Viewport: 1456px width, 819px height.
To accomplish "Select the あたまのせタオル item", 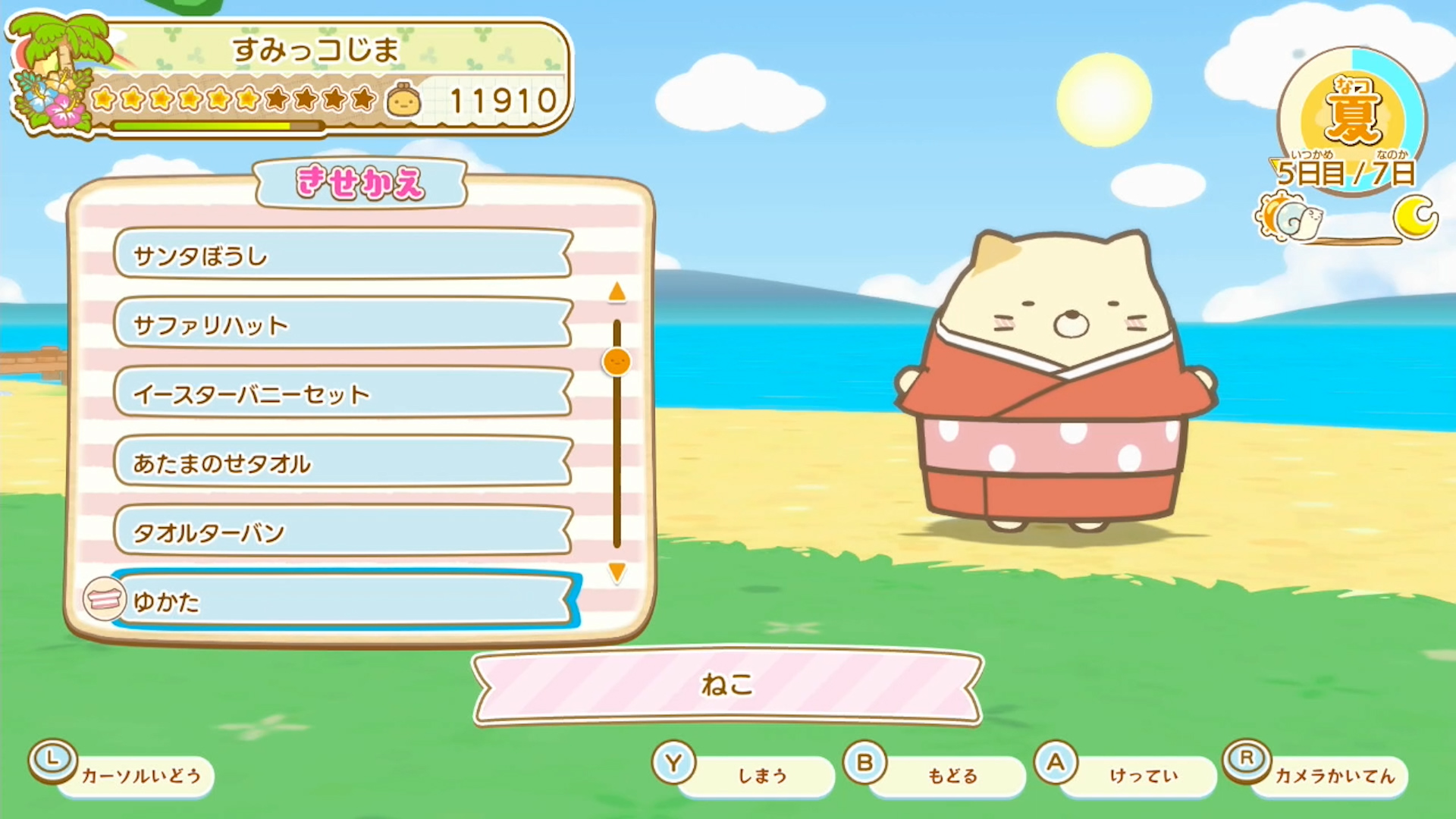I will click(x=341, y=463).
